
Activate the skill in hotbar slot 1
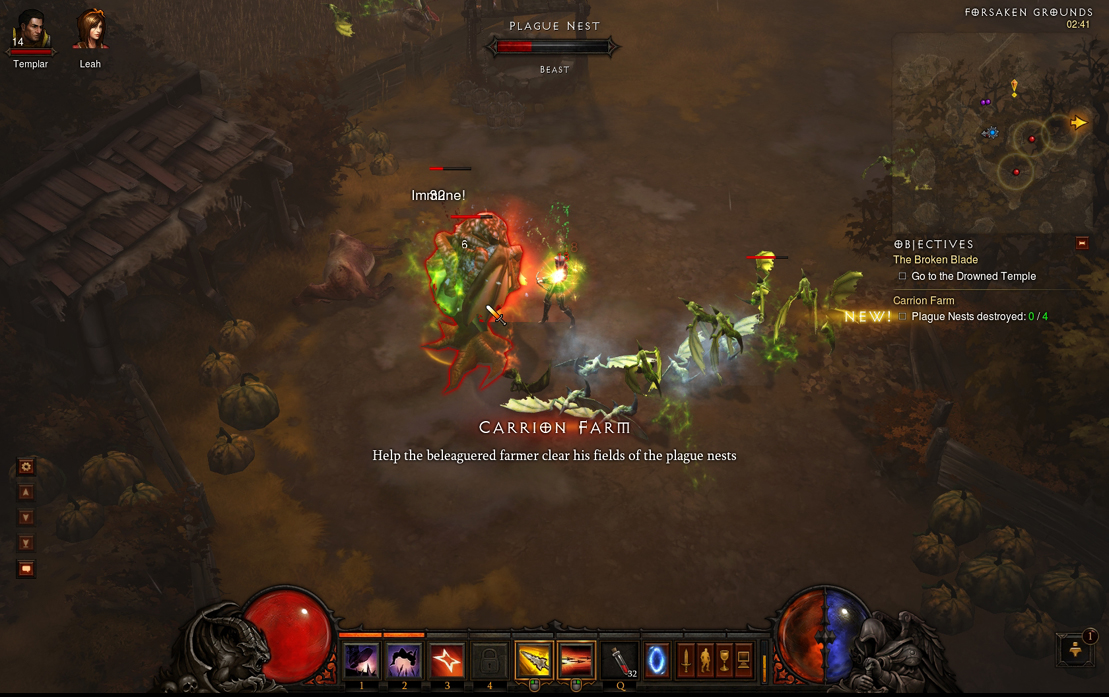click(x=361, y=661)
